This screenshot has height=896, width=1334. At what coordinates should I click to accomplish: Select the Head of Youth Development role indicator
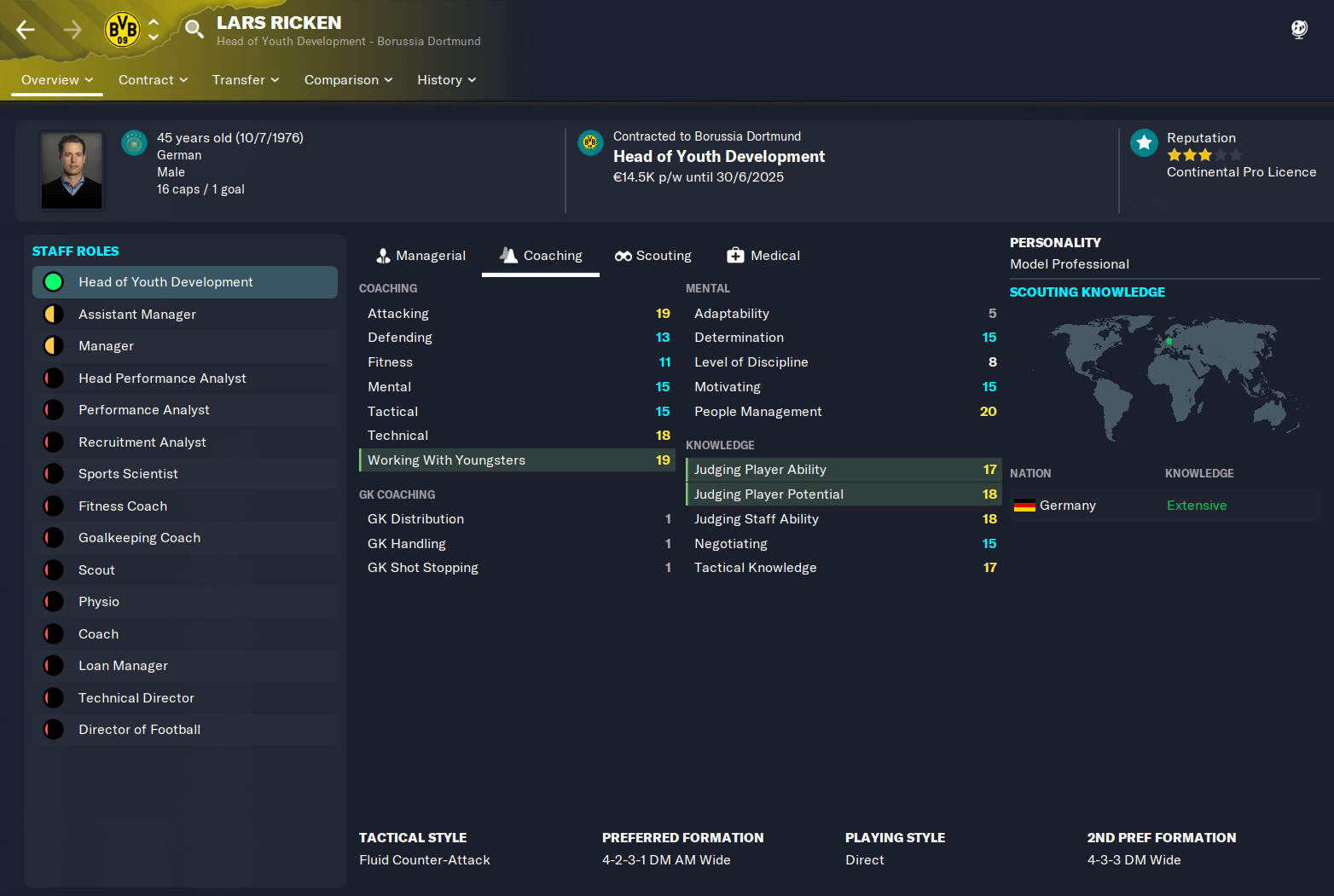(x=53, y=281)
